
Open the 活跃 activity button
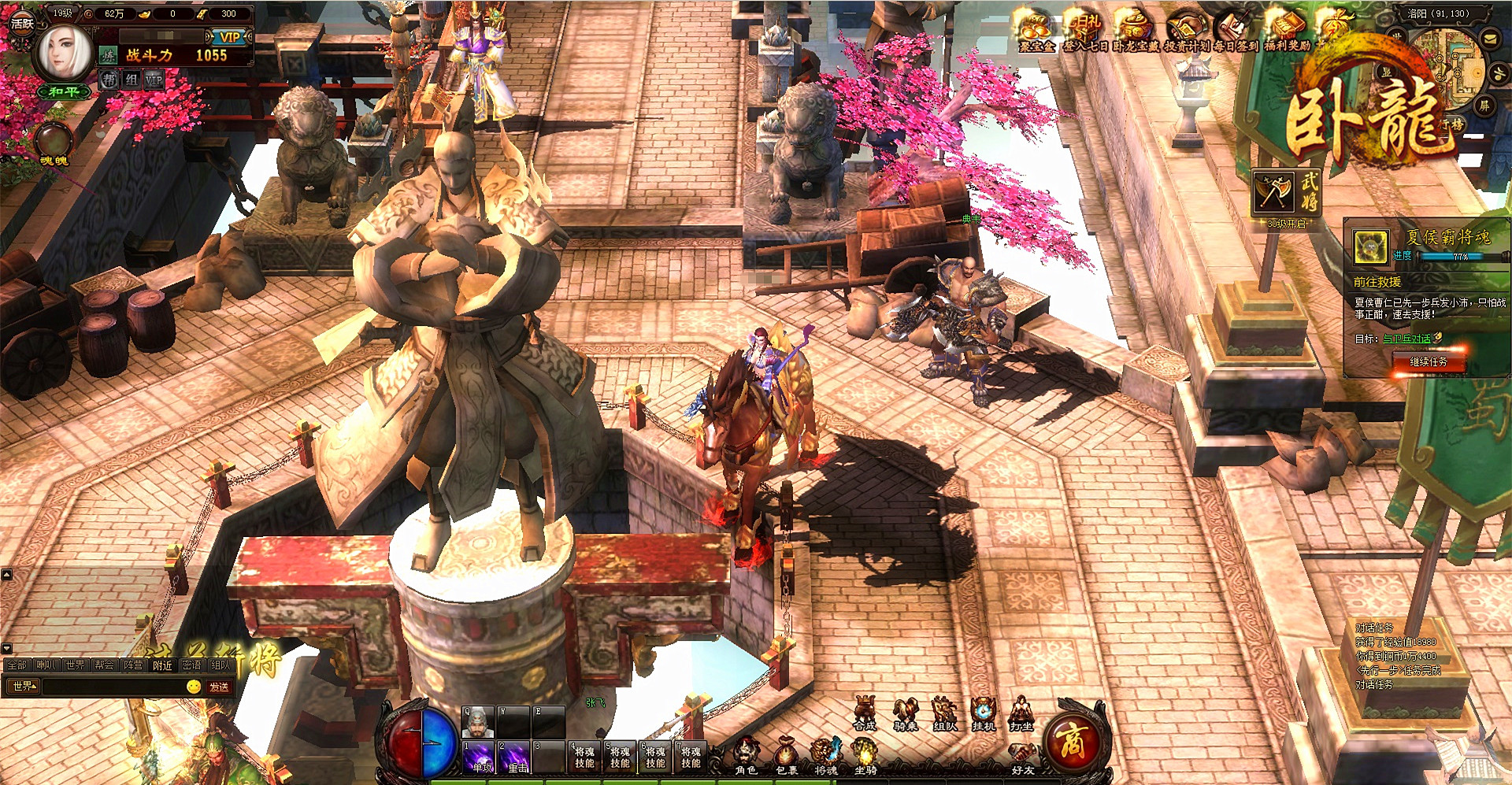(21, 23)
